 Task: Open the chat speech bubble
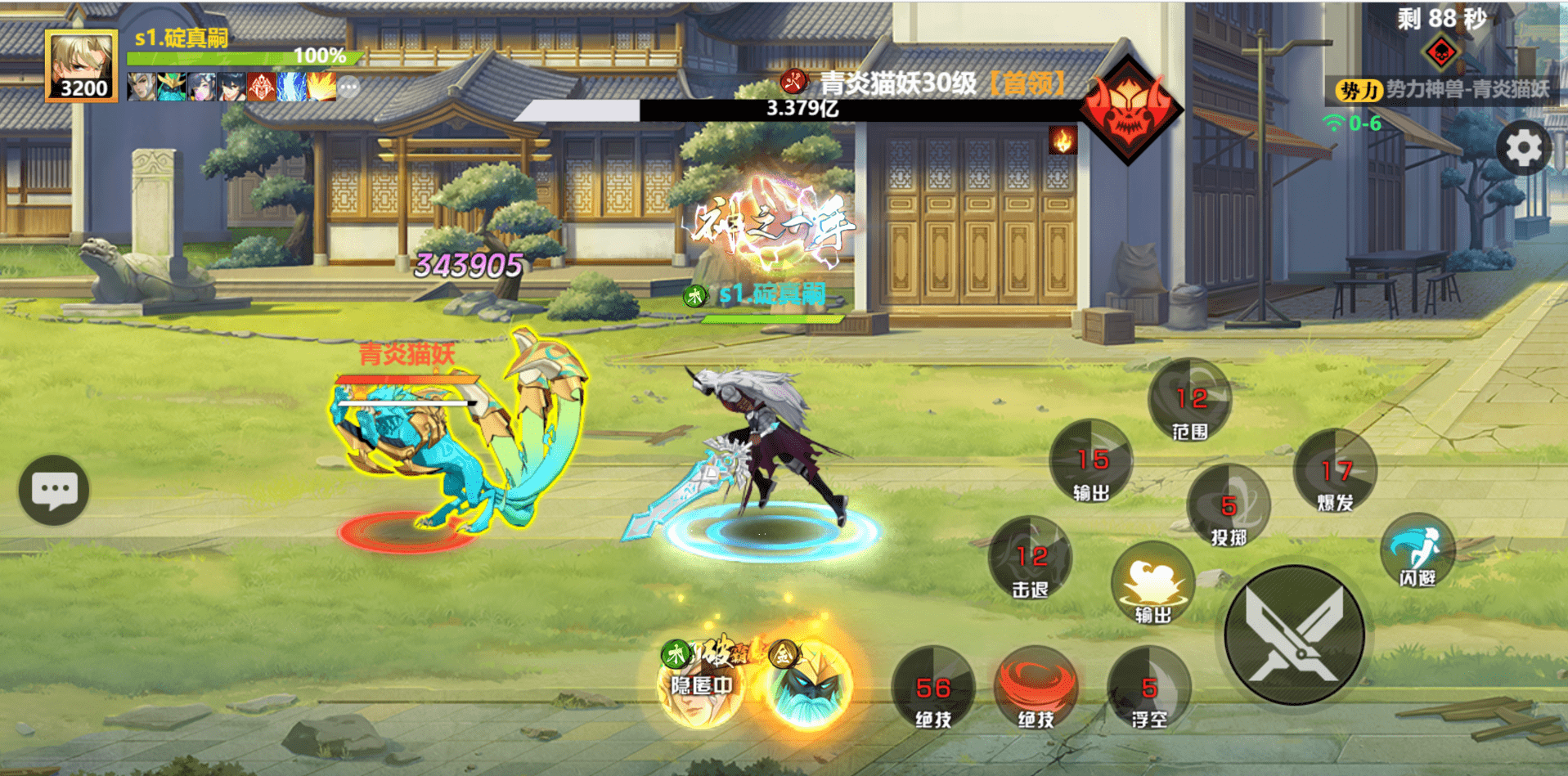(x=54, y=490)
